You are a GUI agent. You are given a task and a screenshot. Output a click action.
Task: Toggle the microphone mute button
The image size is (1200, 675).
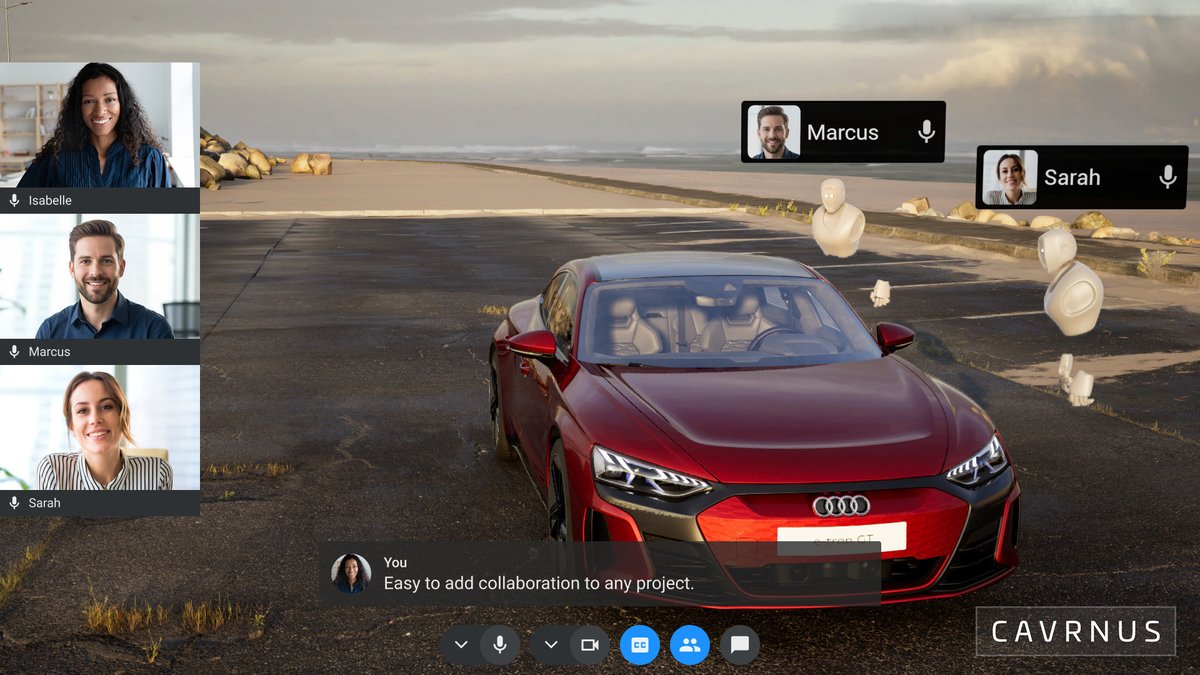[500, 645]
